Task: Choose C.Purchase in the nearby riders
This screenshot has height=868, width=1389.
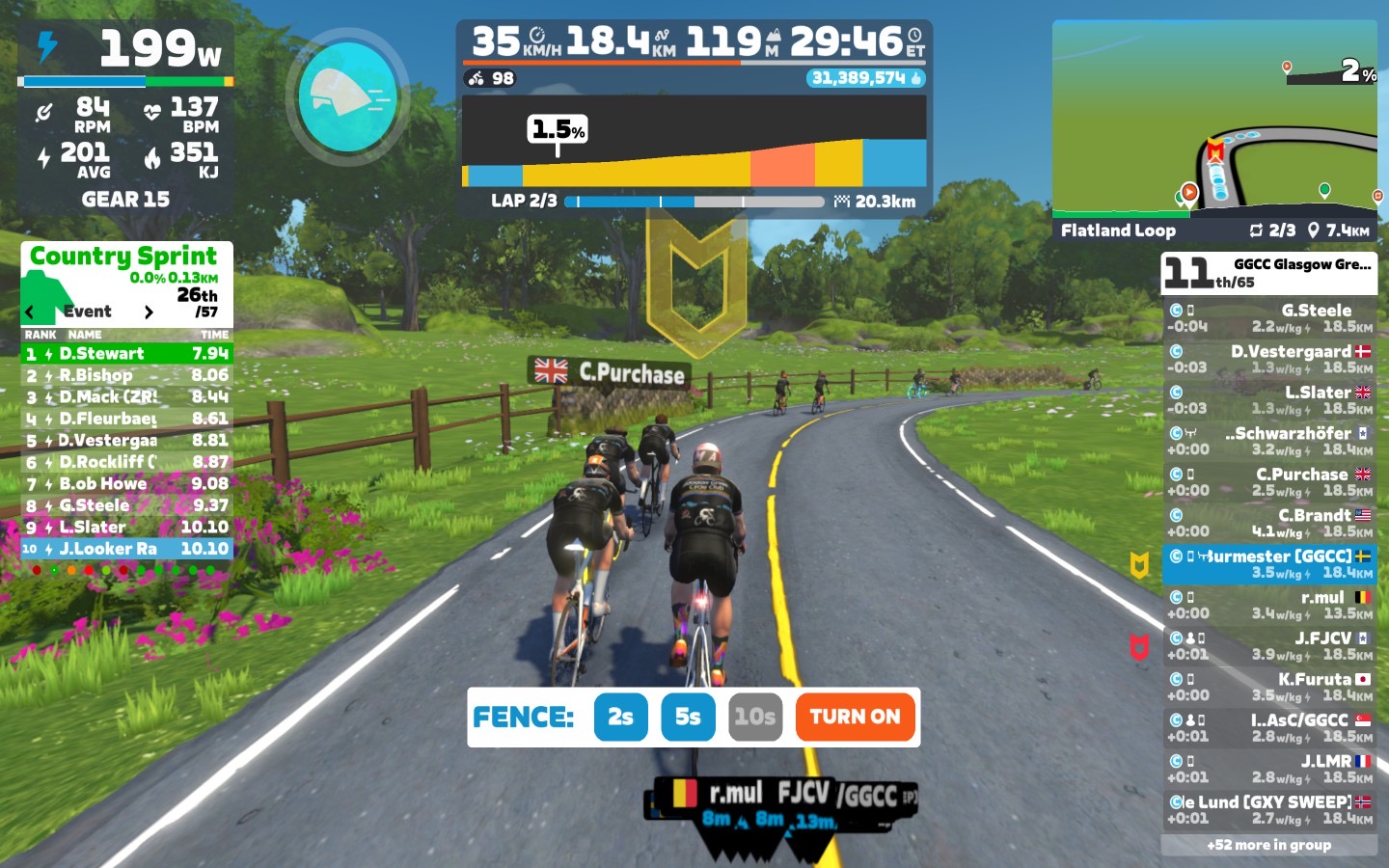Action: [1268, 481]
